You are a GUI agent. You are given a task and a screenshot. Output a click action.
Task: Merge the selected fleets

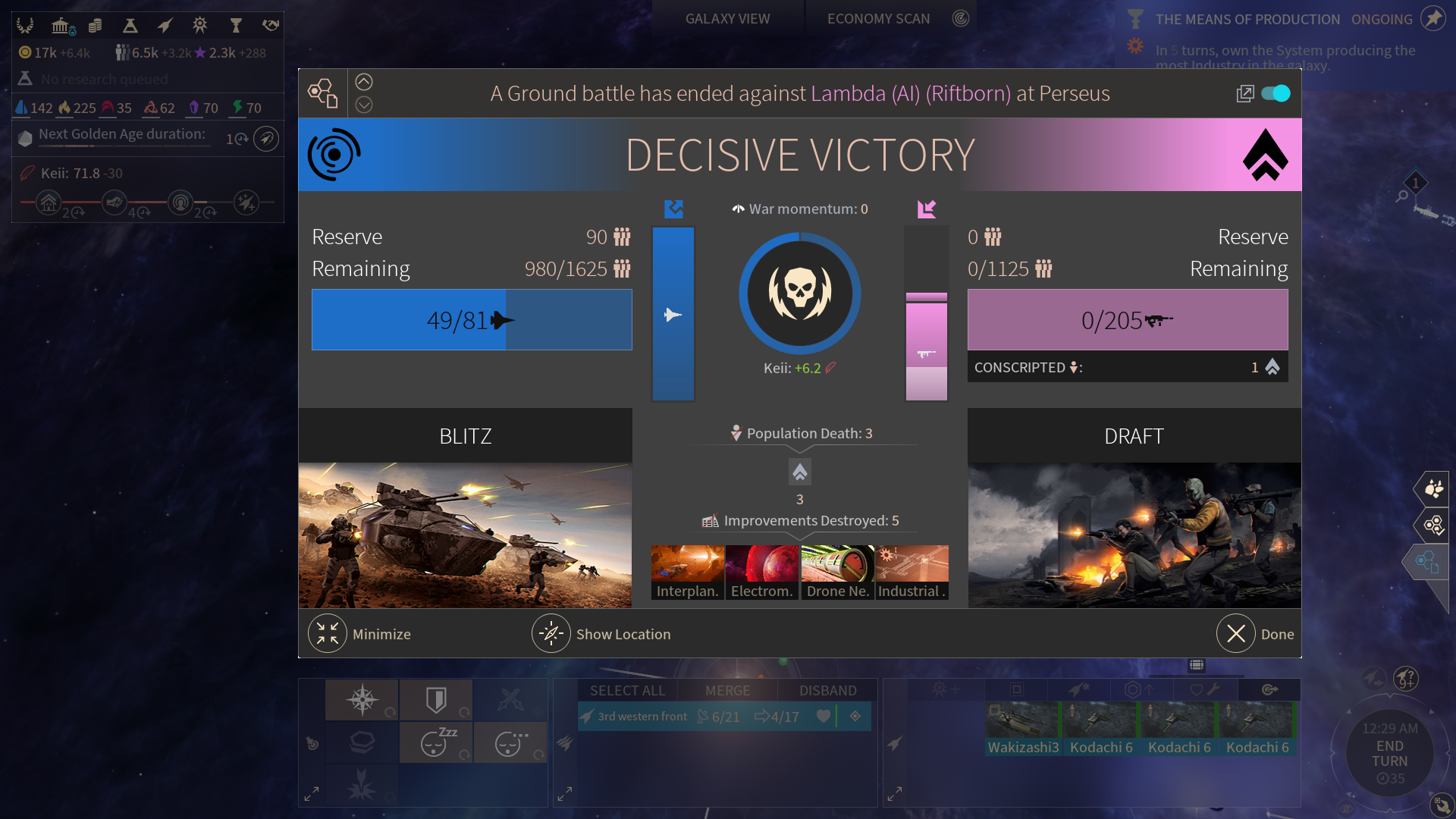[x=727, y=690]
